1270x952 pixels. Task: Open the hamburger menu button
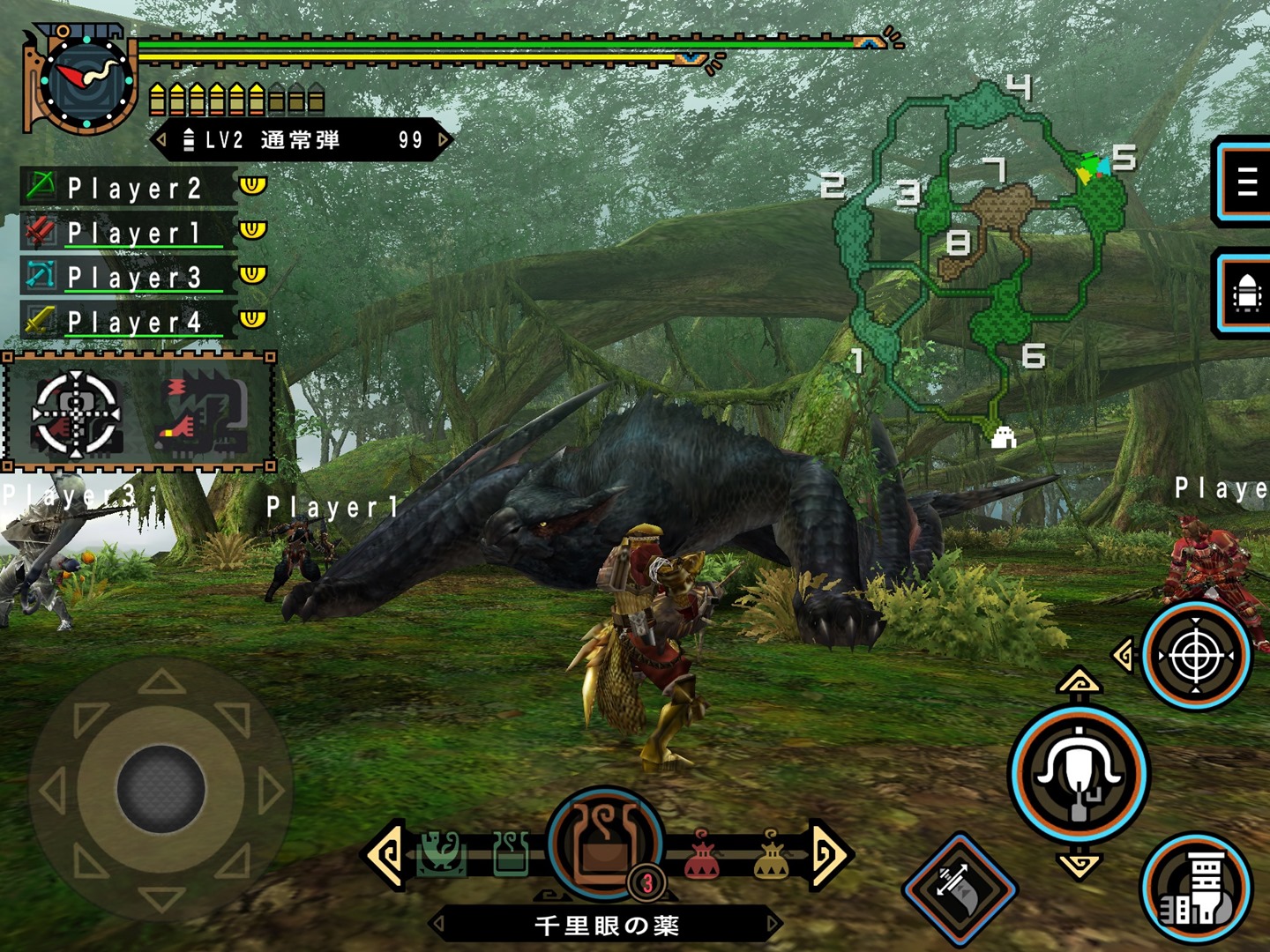[x=1245, y=182]
